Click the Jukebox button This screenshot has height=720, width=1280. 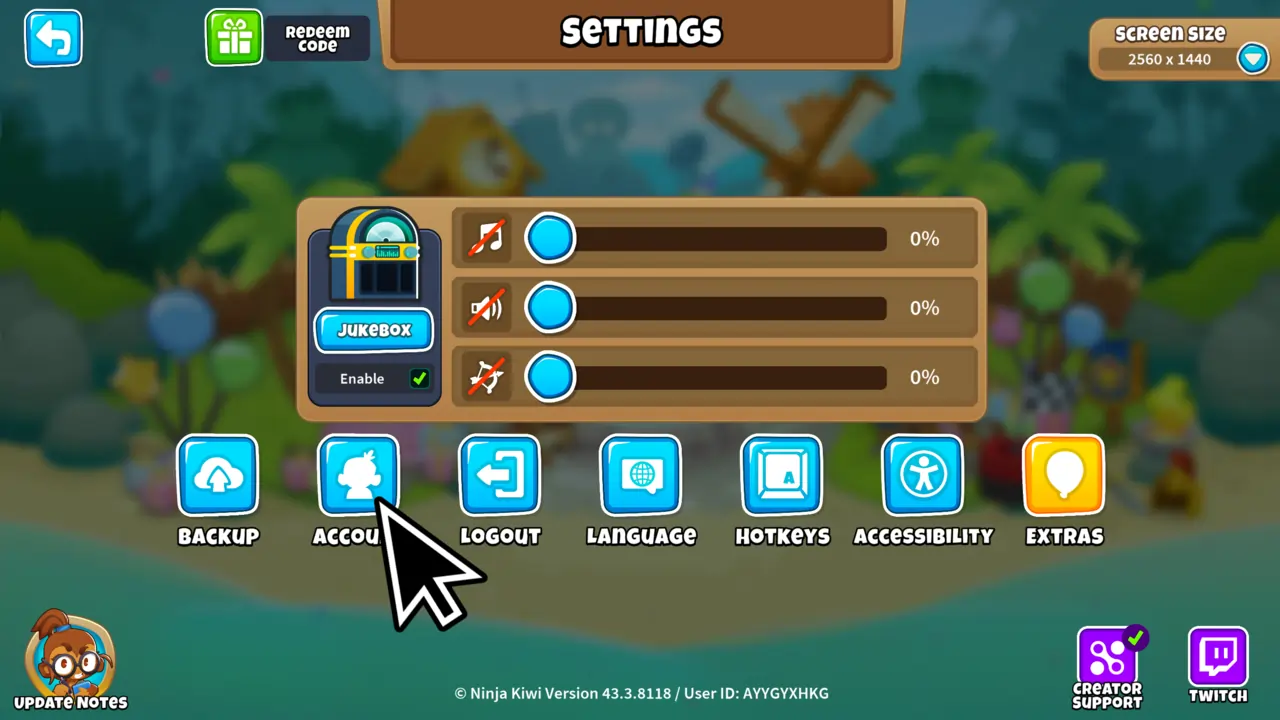373,330
